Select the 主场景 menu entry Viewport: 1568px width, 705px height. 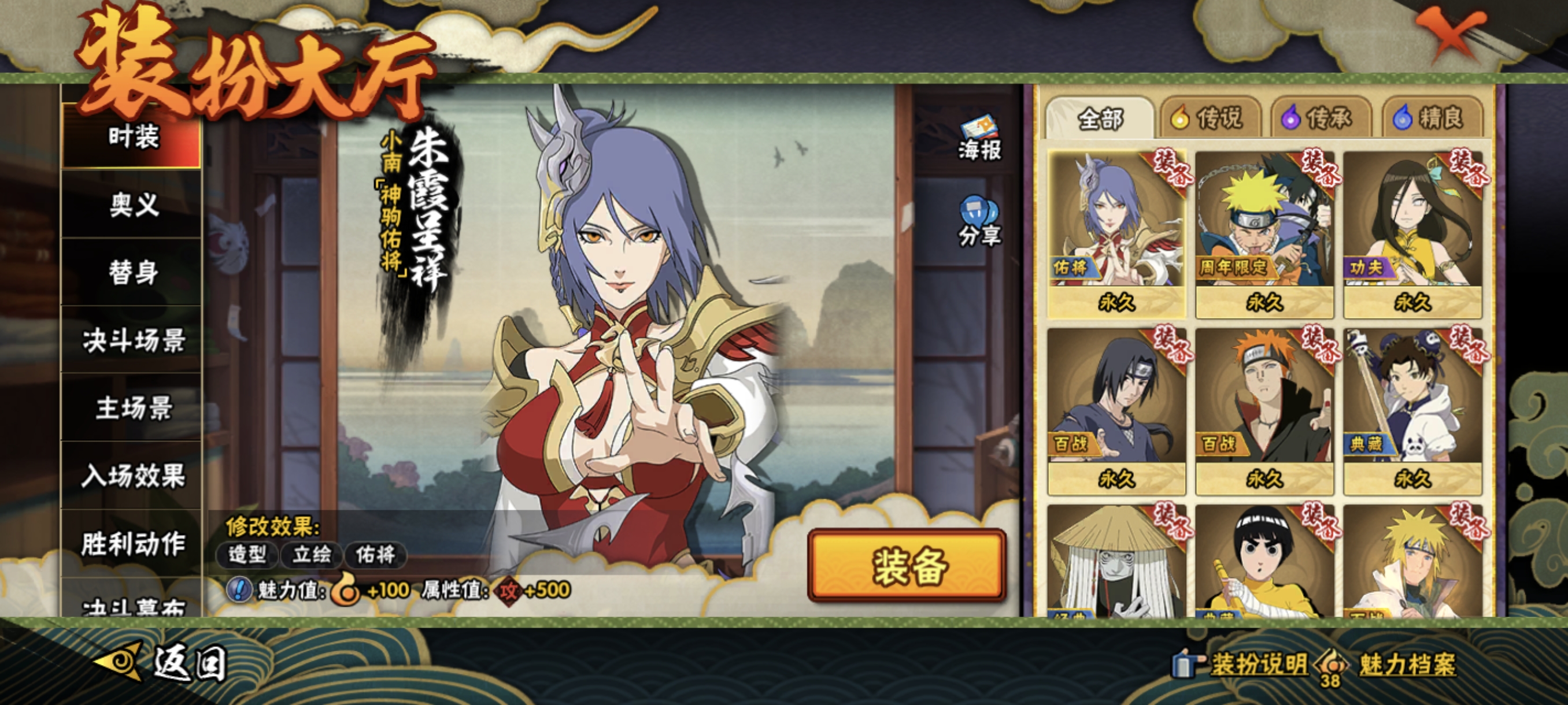pos(132,407)
